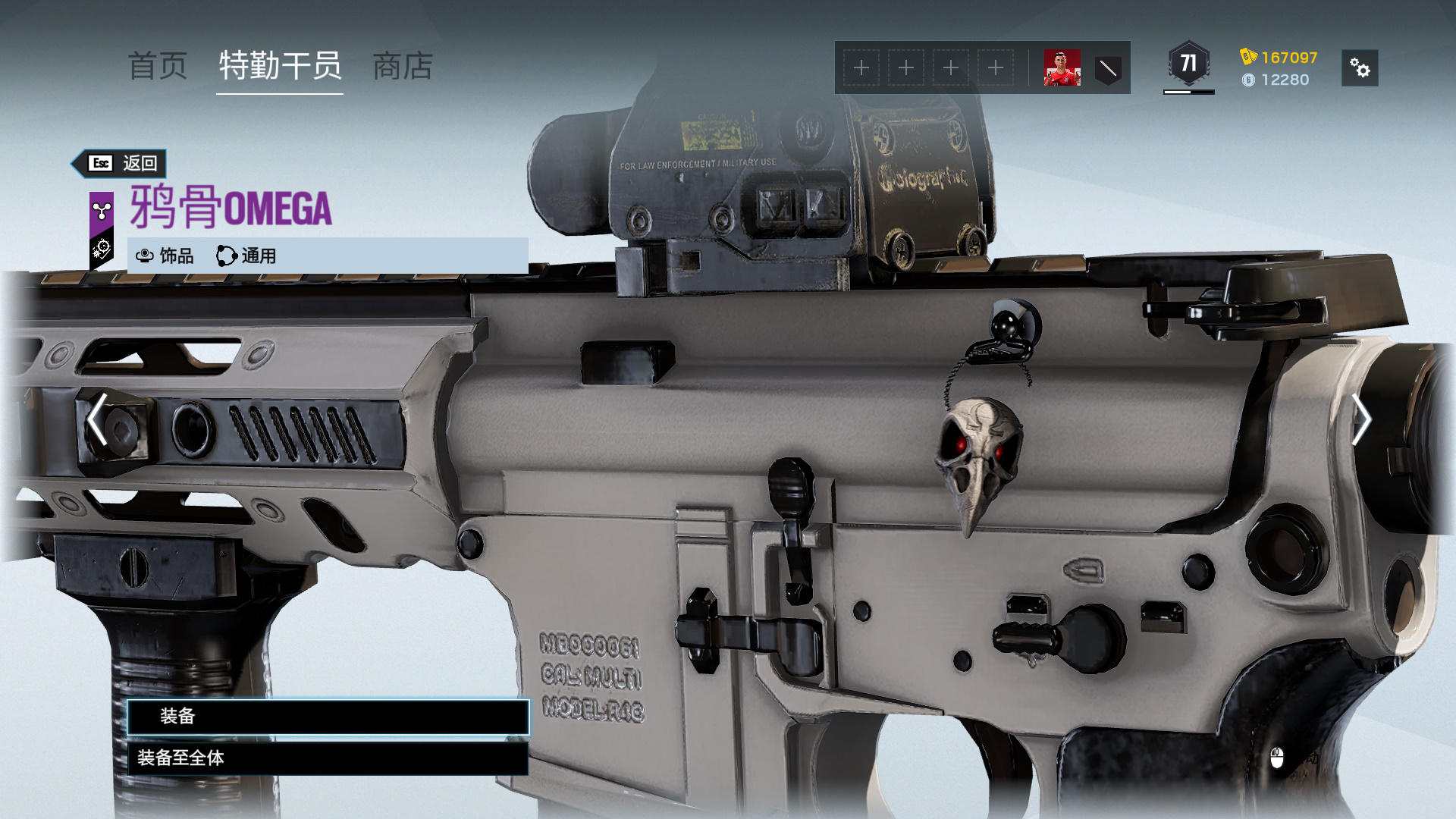Click the 返回 back button
This screenshot has height=819, width=1456.
click(x=120, y=163)
